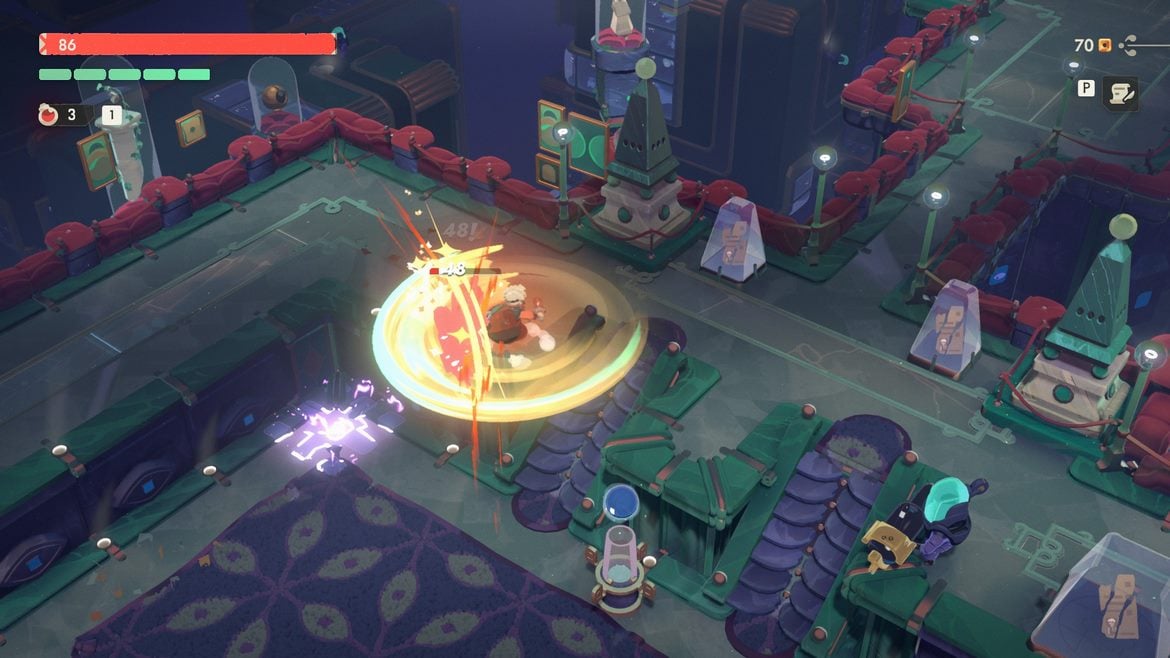Open the scroll and quill journal icon
The image size is (1170, 658).
(1120, 93)
